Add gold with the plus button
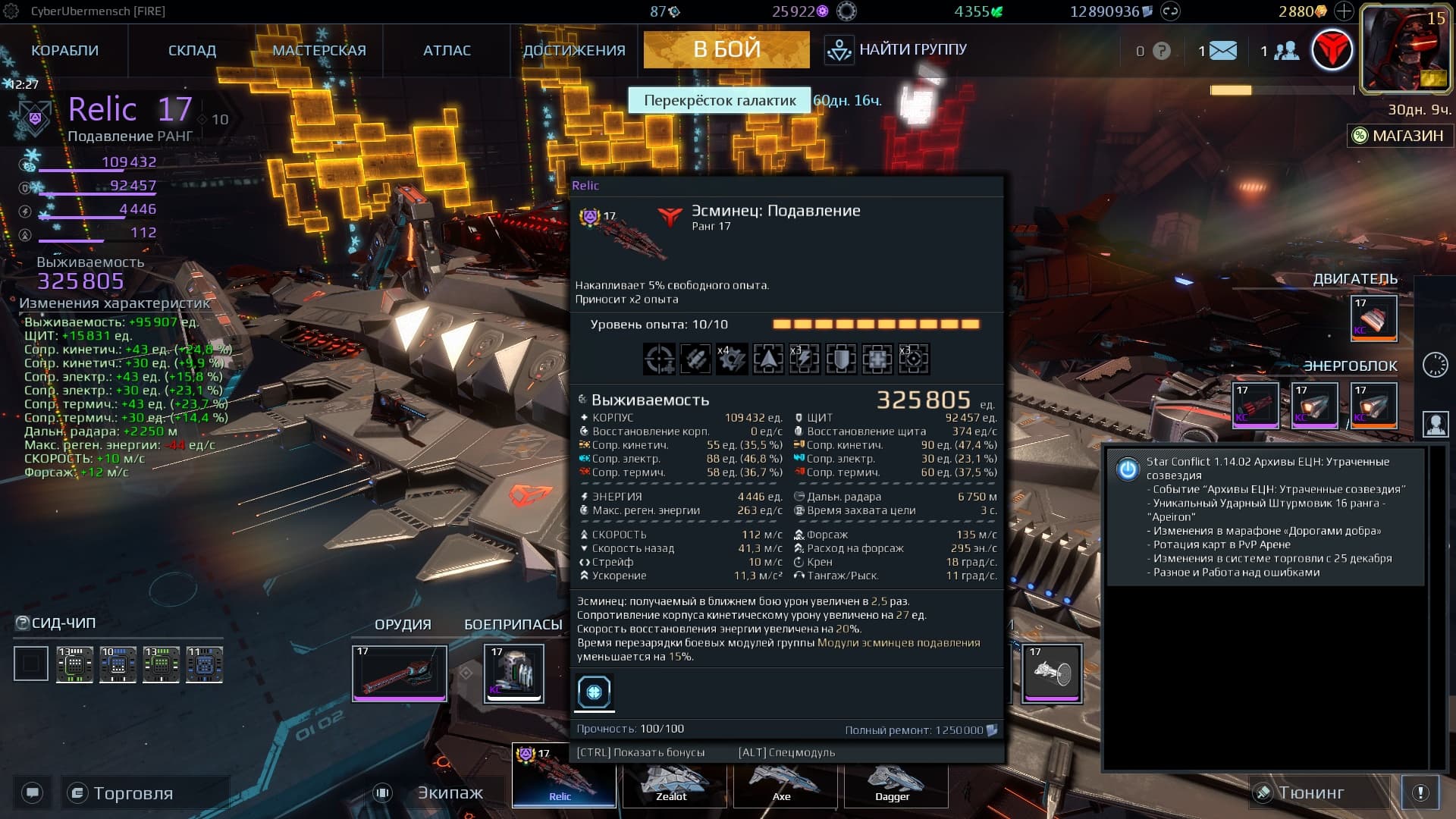This screenshot has width=1456, height=819. pyautogui.click(x=1344, y=11)
